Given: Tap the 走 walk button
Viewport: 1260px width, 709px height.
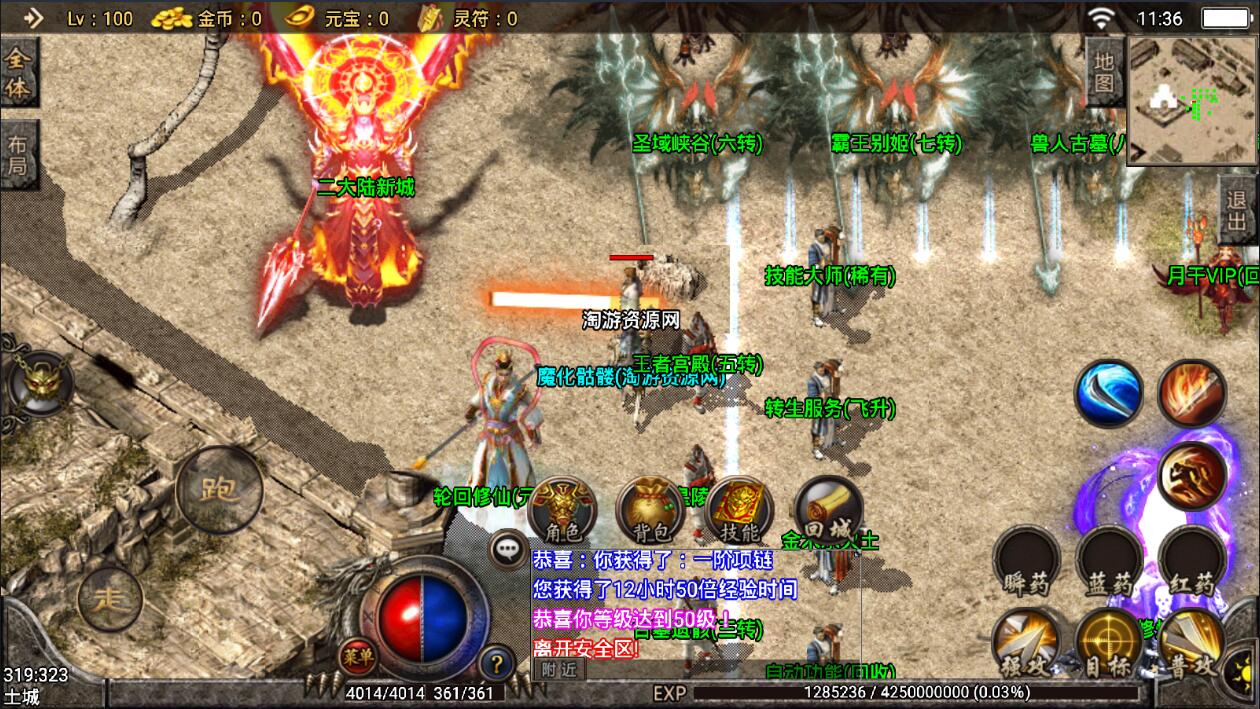Looking at the screenshot, I should pos(109,599).
